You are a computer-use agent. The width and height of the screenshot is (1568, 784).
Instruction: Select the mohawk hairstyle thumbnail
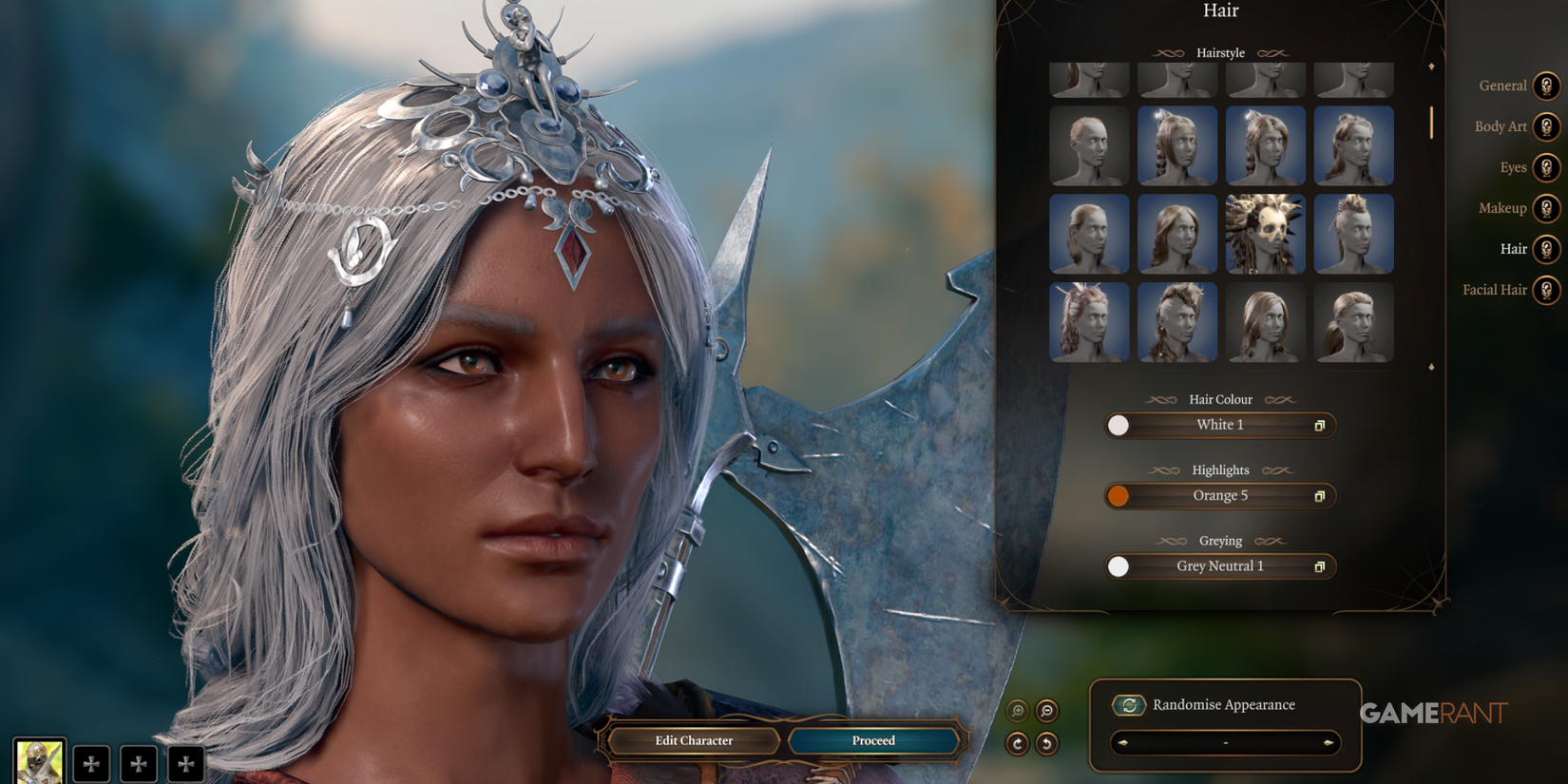click(1353, 233)
